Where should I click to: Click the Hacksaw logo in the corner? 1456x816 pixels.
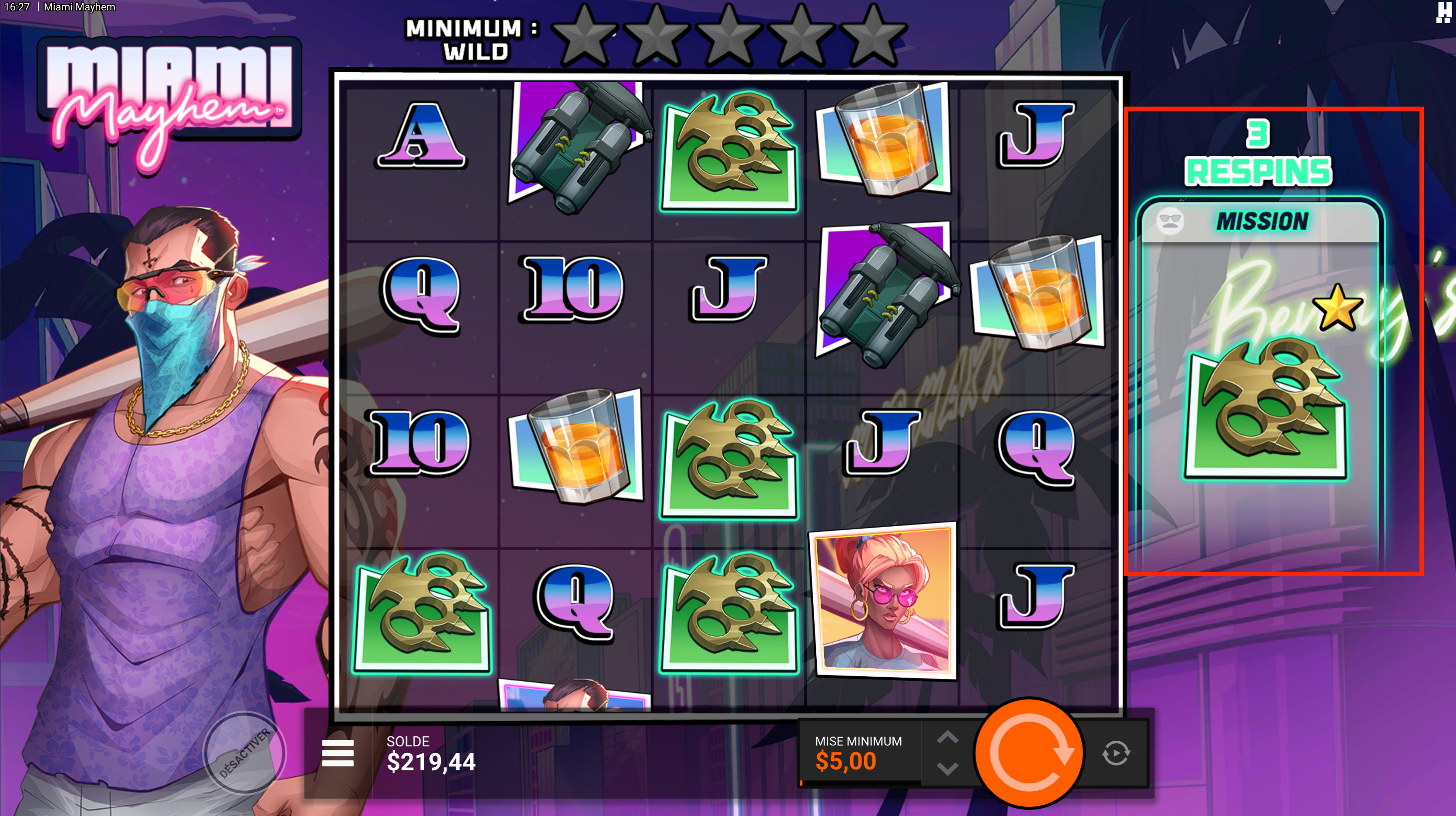click(1443, 12)
